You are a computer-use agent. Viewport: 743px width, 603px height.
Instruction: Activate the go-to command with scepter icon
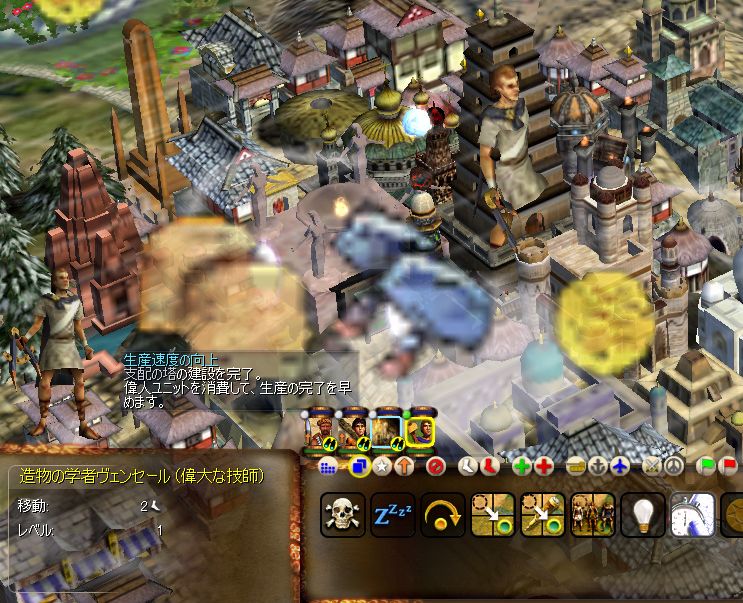[x=542, y=514]
